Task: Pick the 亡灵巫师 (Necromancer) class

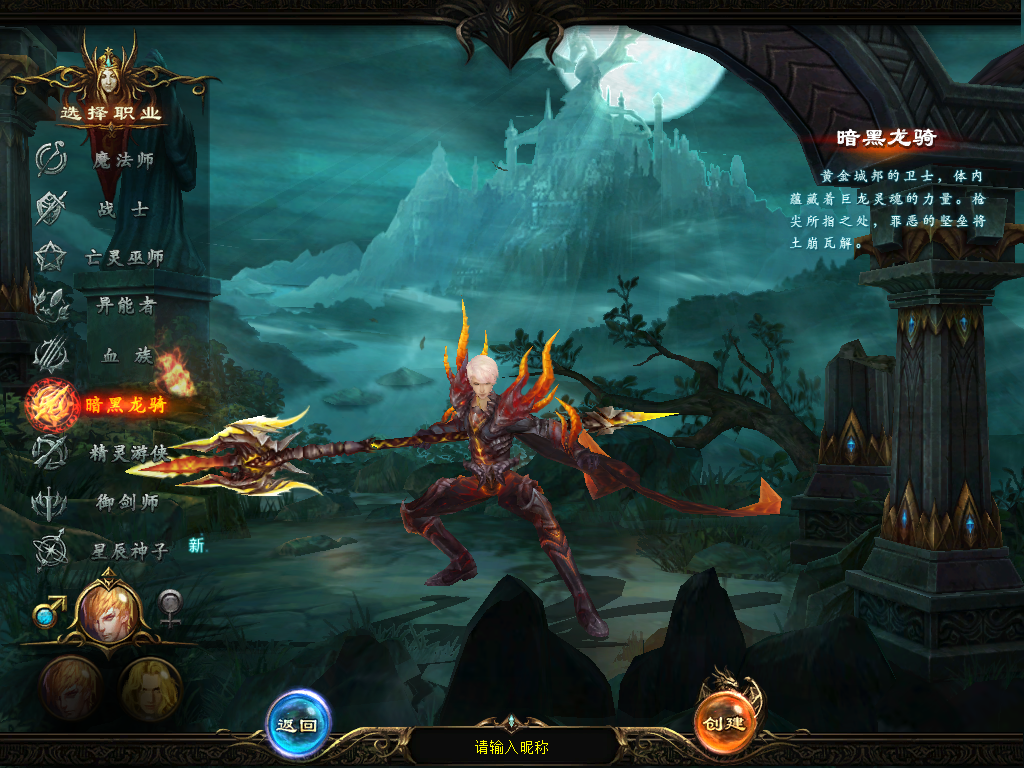Action: (x=122, y=258)
